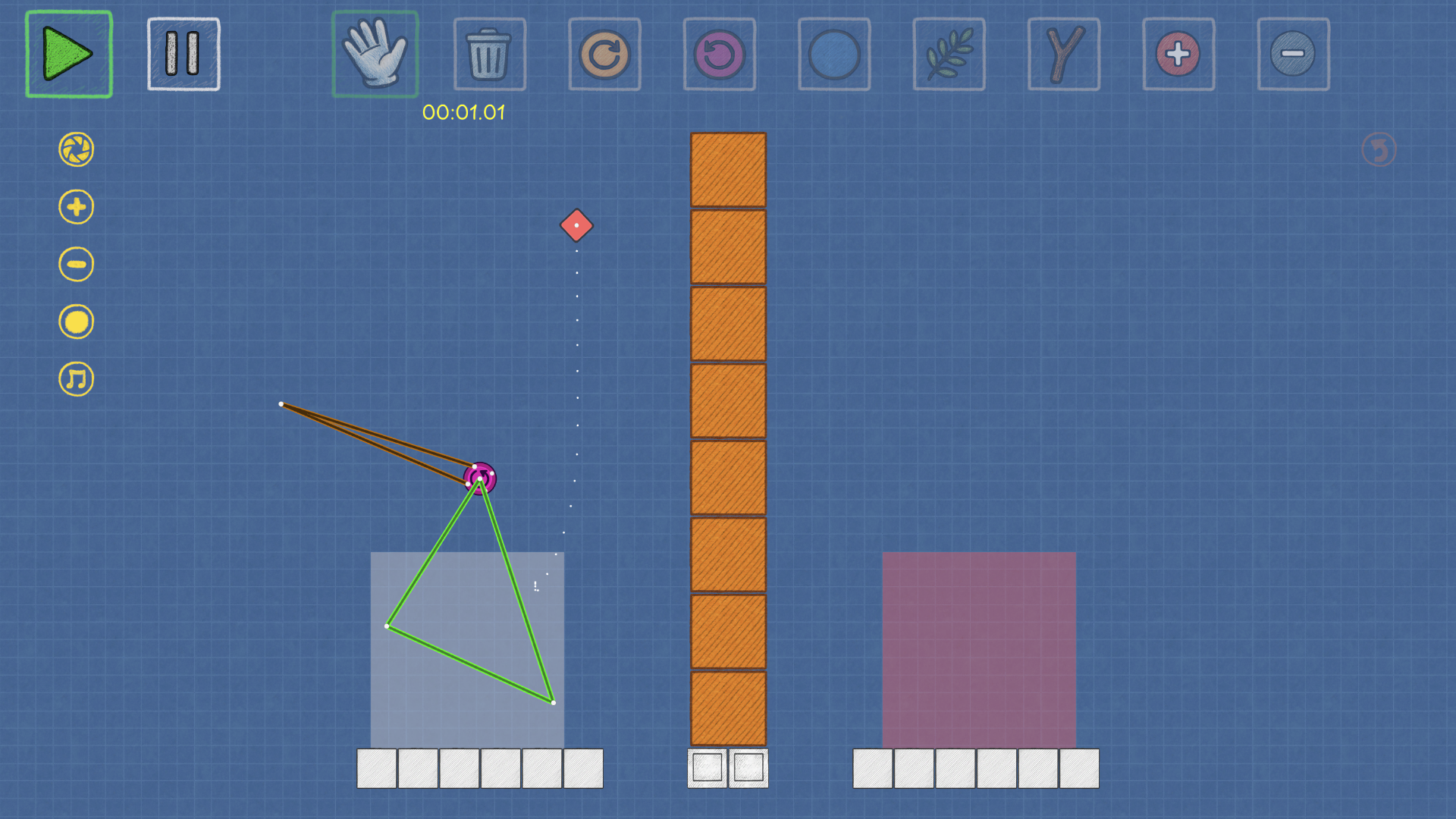Click the gray minus toolbar icon
The image size is (1456, 819).
point(1293,53)
